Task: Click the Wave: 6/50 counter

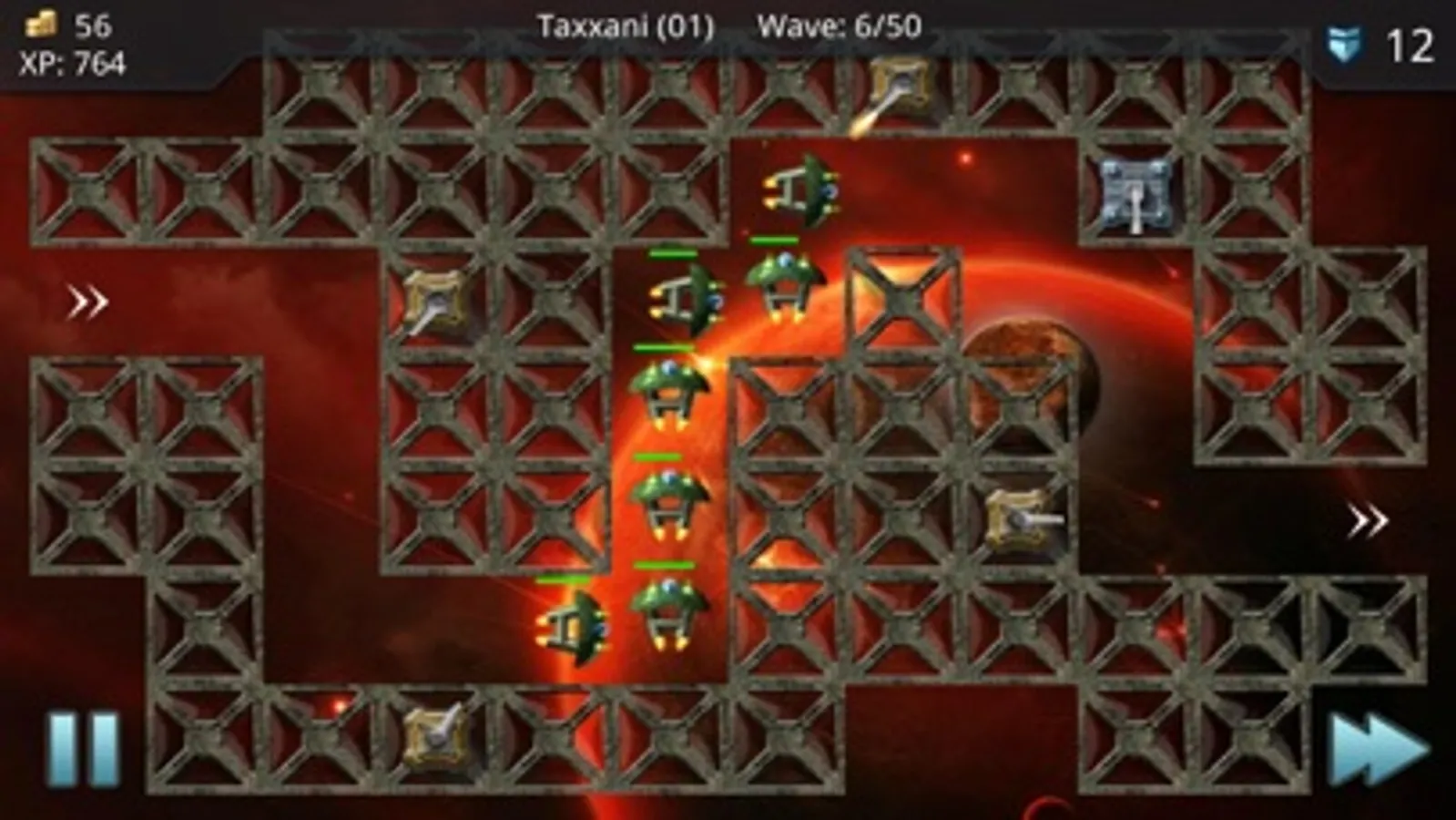Action: [838, 26]
